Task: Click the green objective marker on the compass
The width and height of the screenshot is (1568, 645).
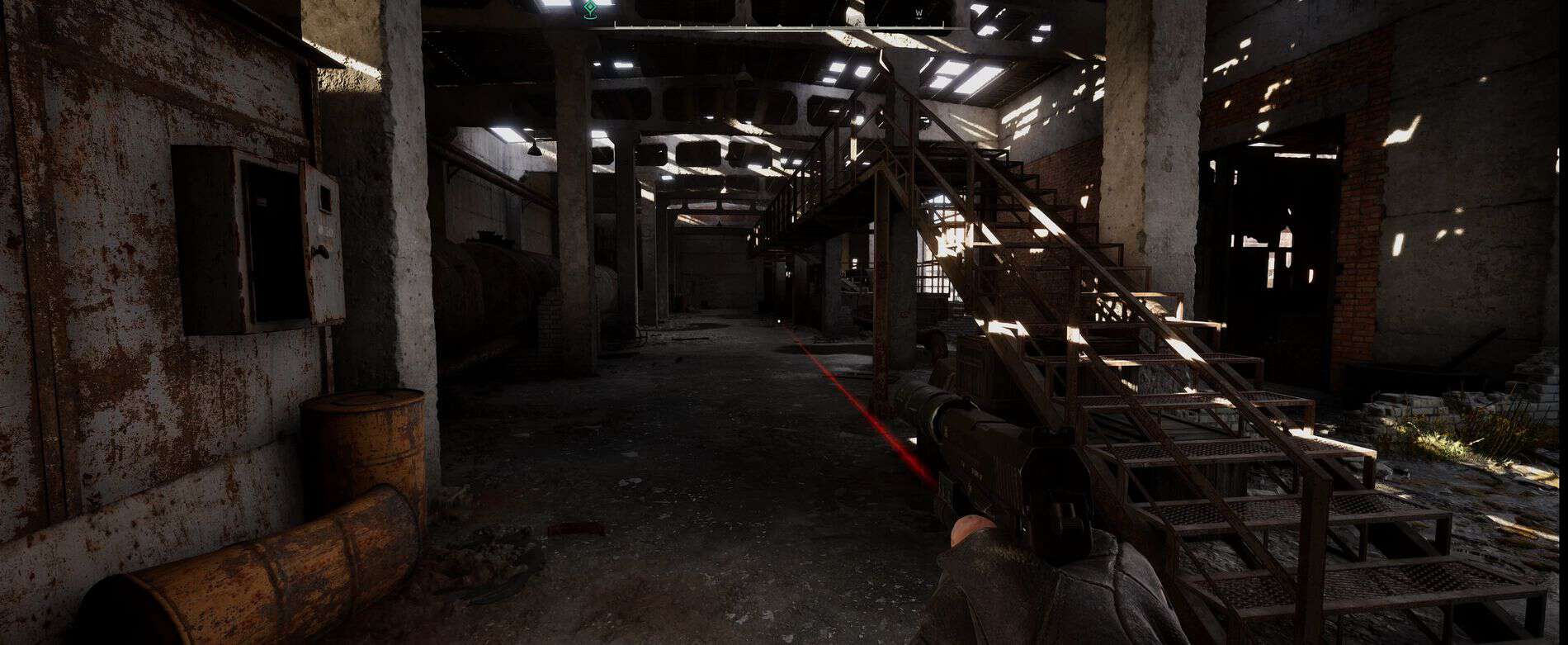Action: pyautogui.click(x=589, y=11)
